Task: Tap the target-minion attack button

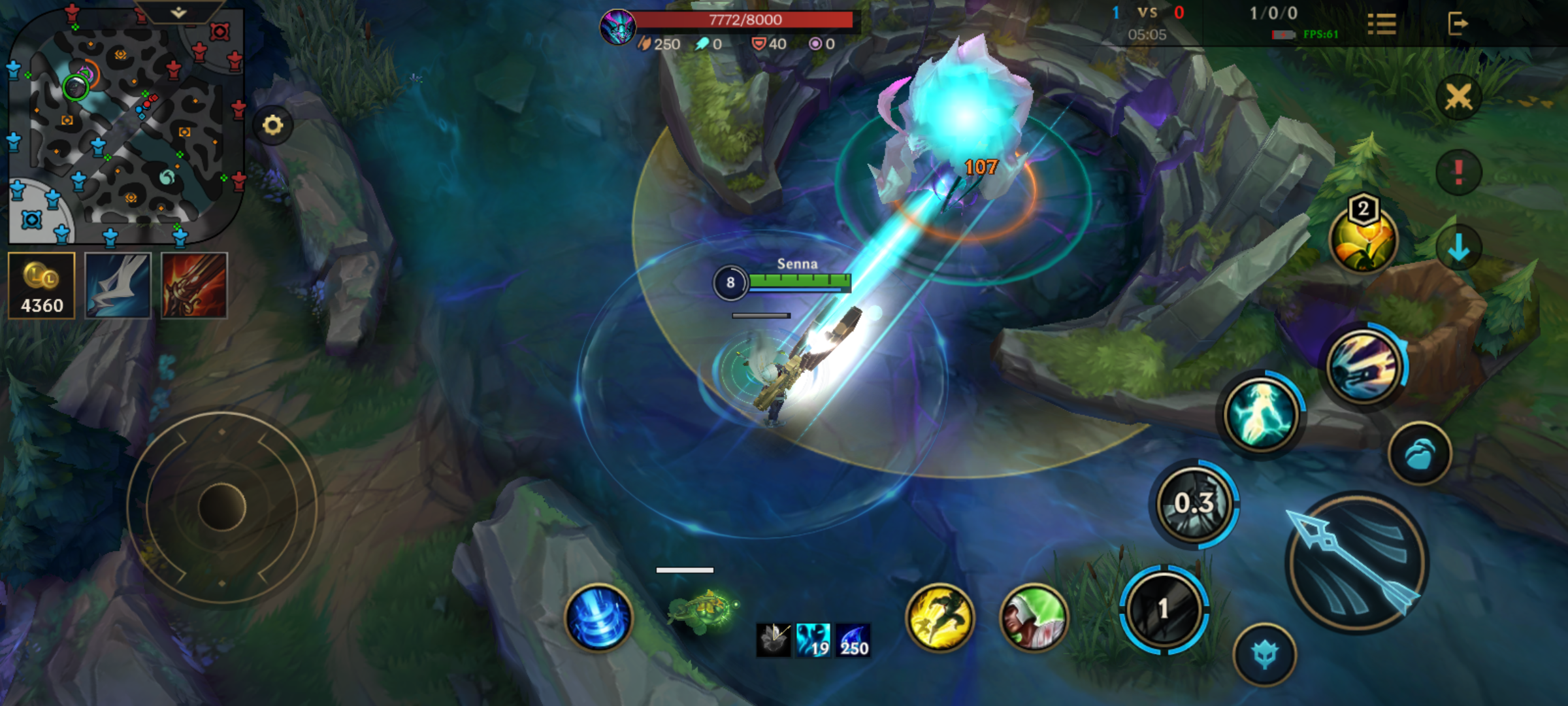Action: click(x=1265, y=655)
